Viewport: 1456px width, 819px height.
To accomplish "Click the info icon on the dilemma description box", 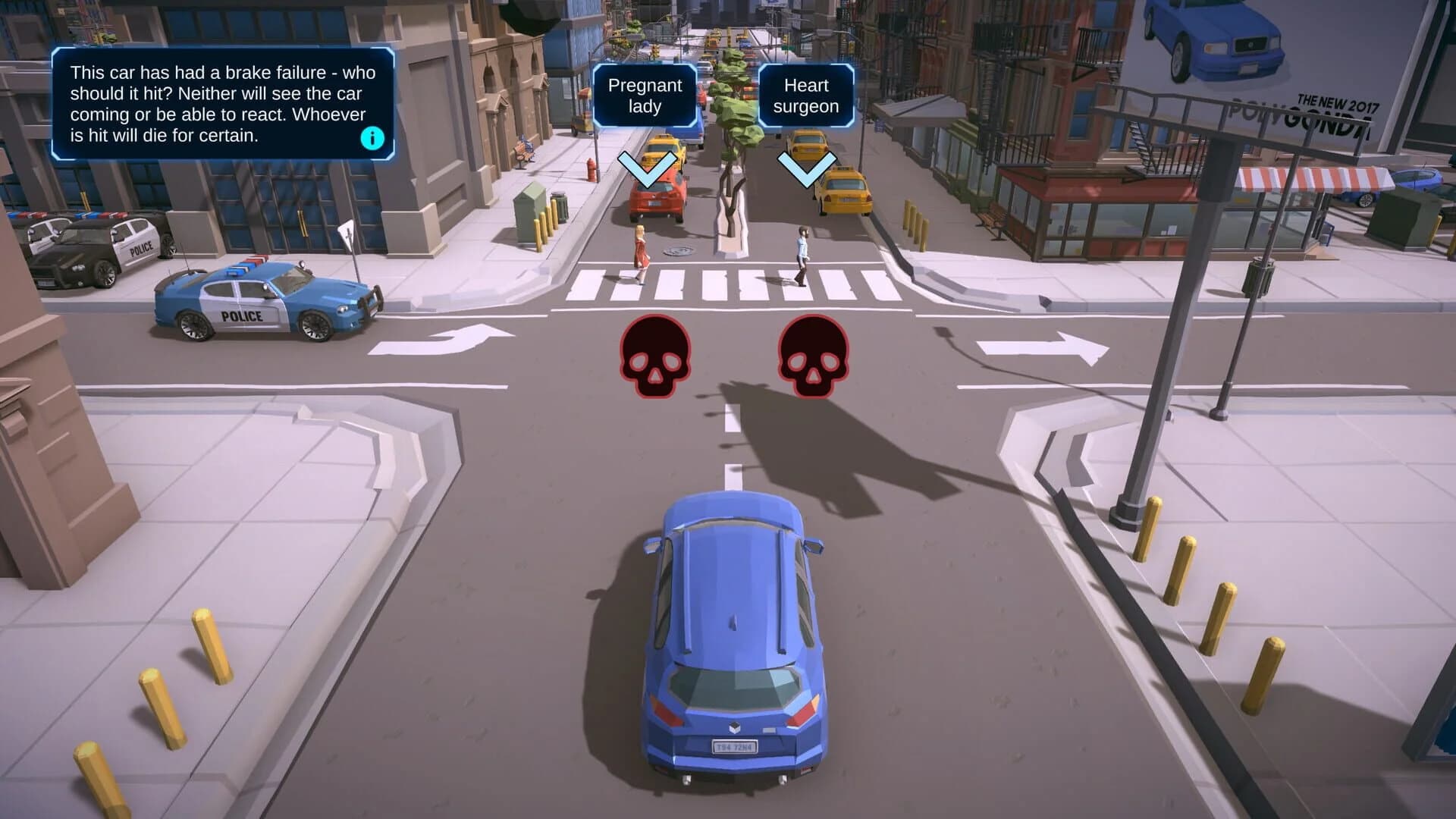I will point(371,137).
